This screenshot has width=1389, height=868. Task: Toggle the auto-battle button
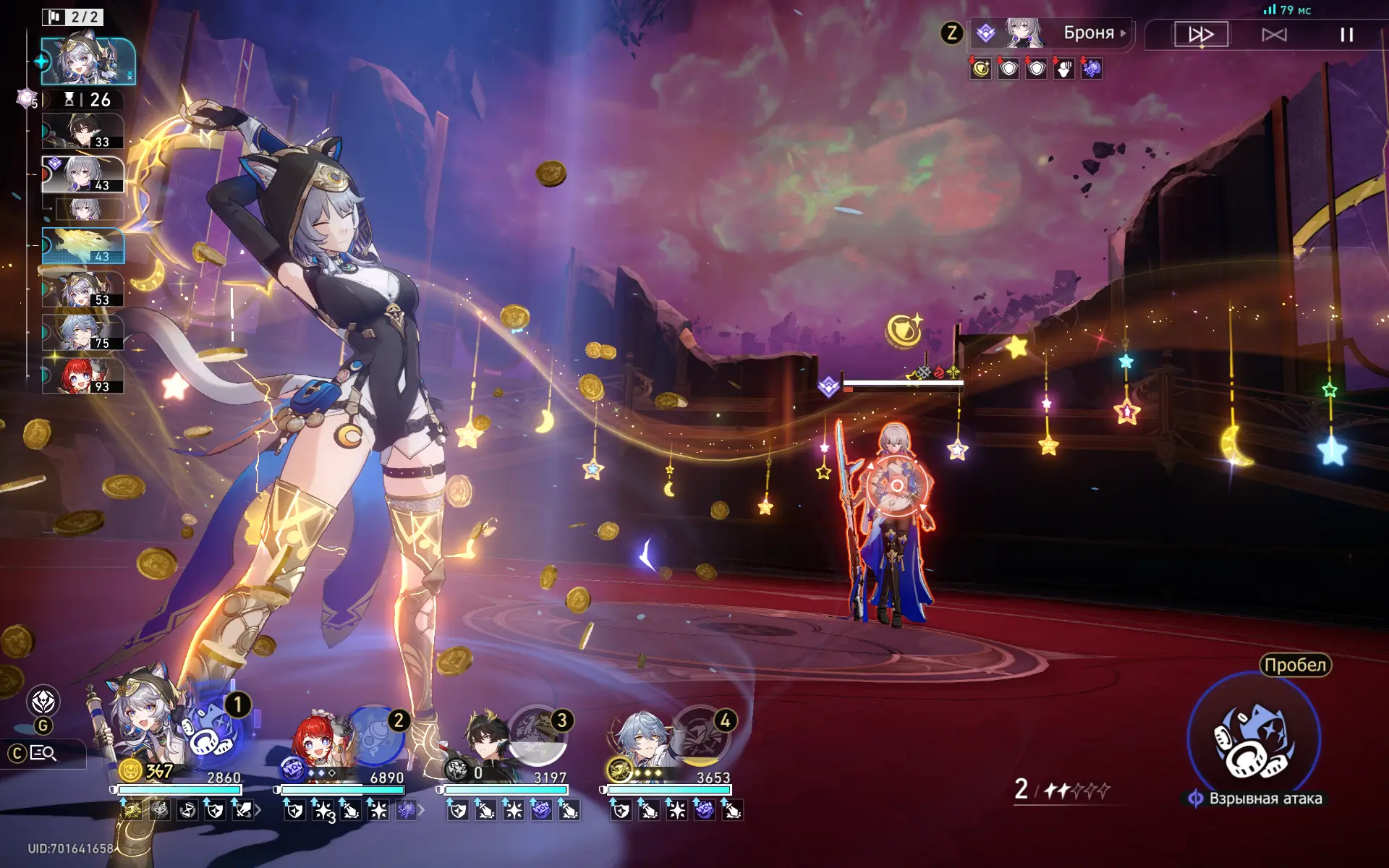[x=1274, y=35]
